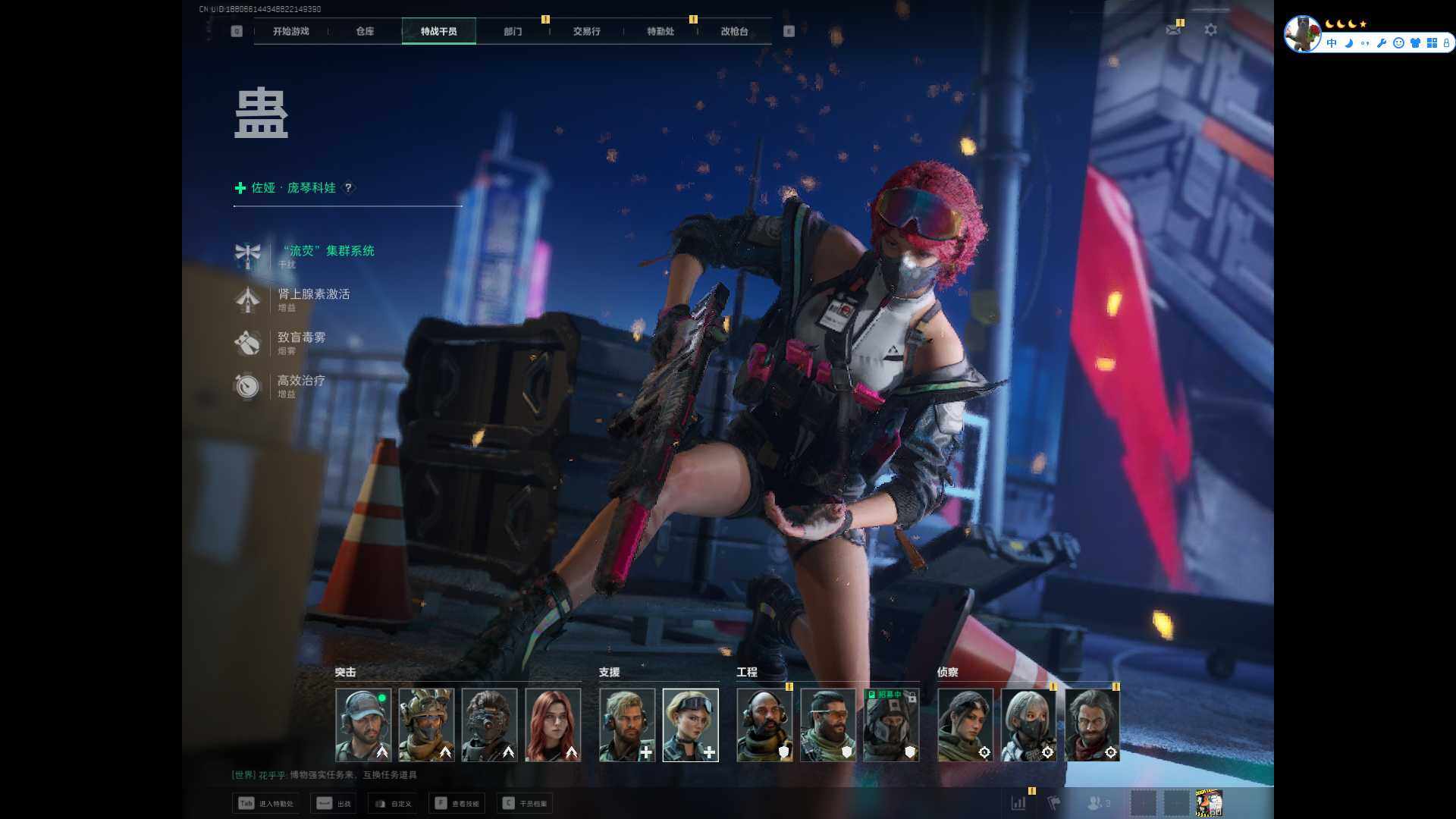Show help for 佐娅·庞琴科娃 question mark
The image size is (1456, 819).
348,187
